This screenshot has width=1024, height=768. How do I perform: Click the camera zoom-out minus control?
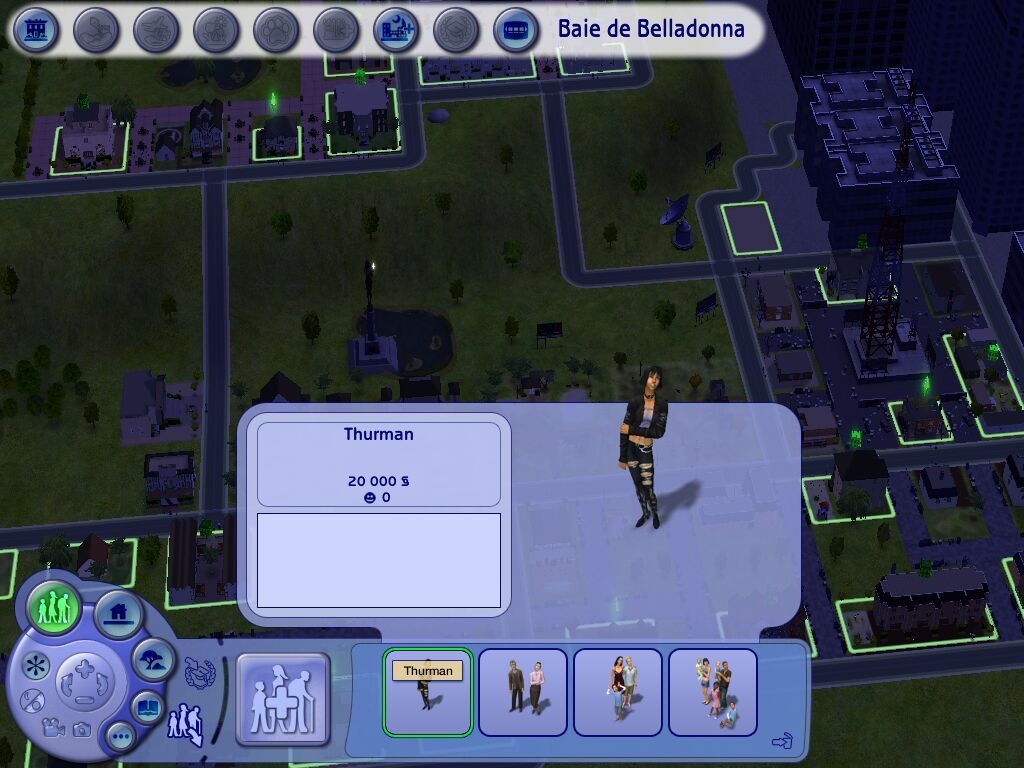point(85,701)
